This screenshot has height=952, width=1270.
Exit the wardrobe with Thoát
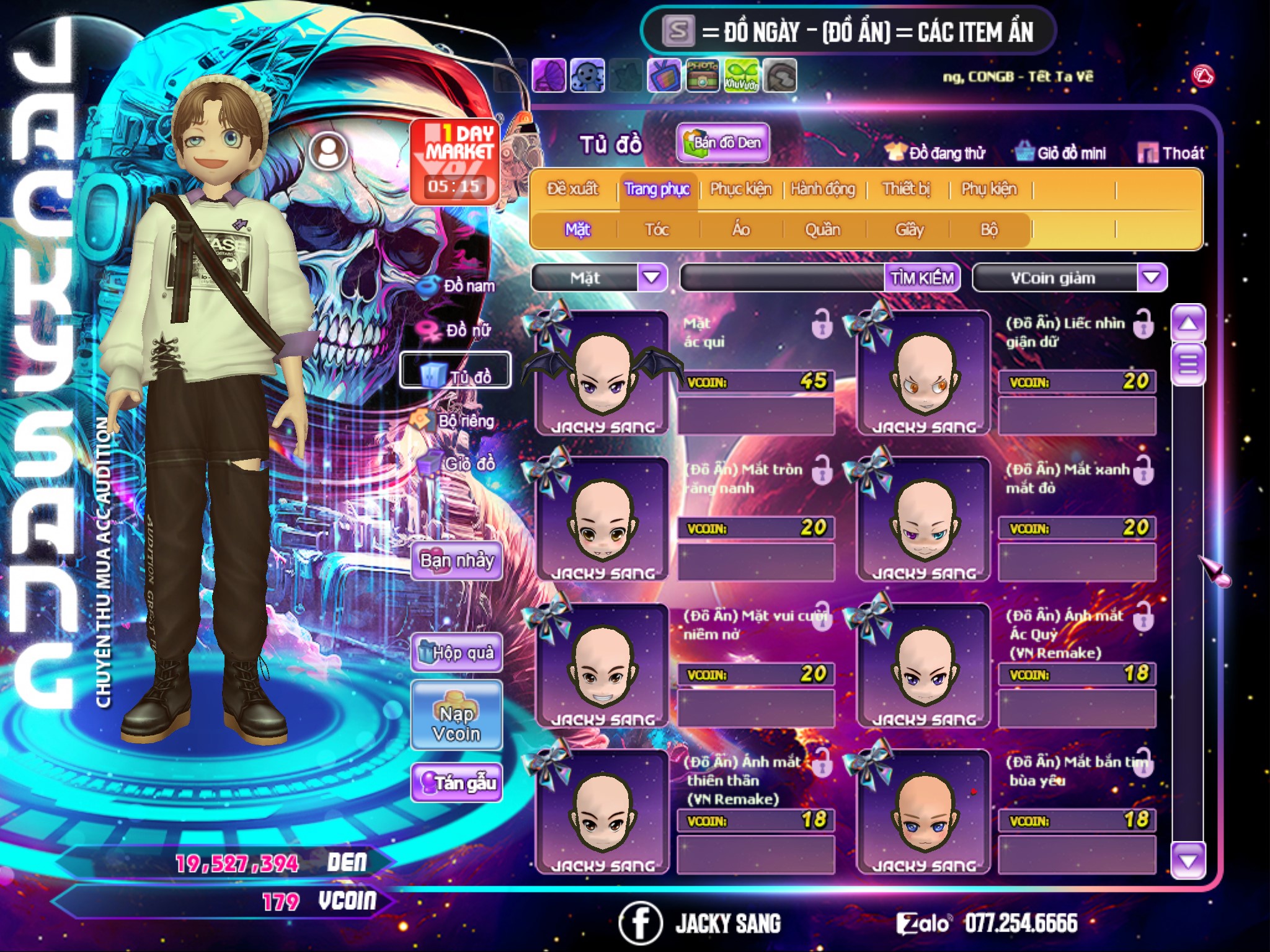1171,153
